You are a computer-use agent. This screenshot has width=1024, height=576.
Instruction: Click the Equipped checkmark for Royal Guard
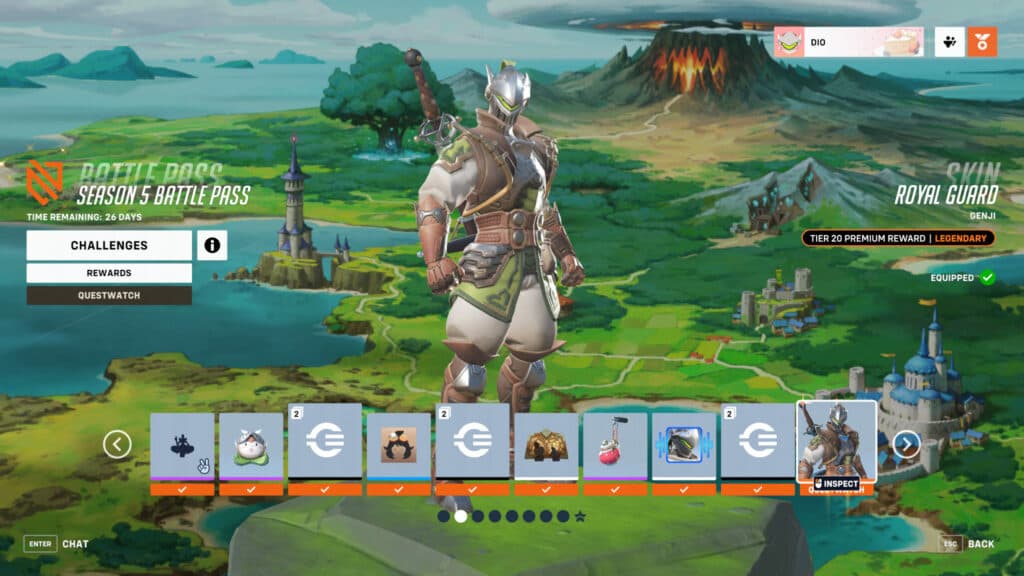(x=987, y=277)
